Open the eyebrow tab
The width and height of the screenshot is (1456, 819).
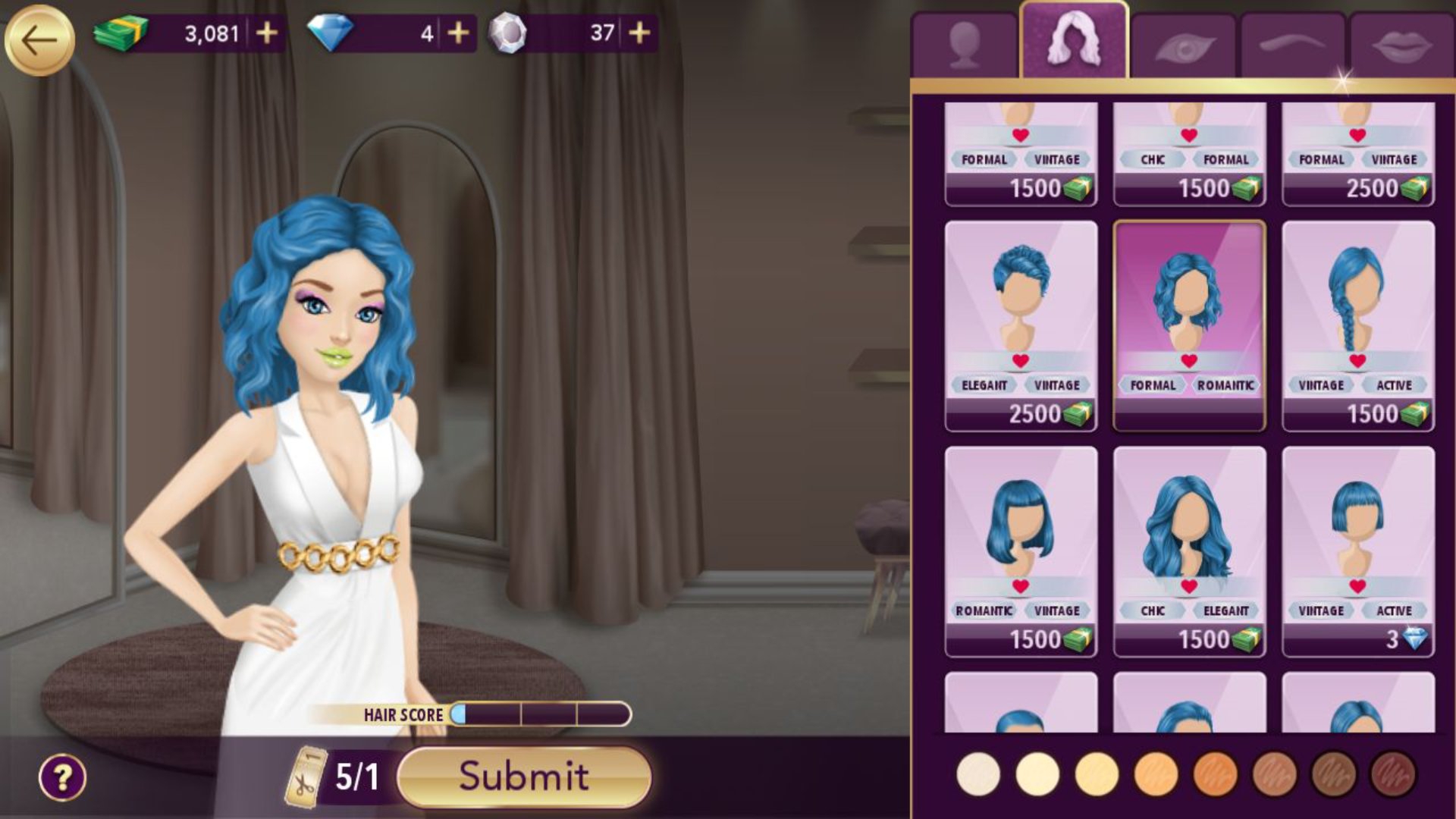[x=1294, y=45]
